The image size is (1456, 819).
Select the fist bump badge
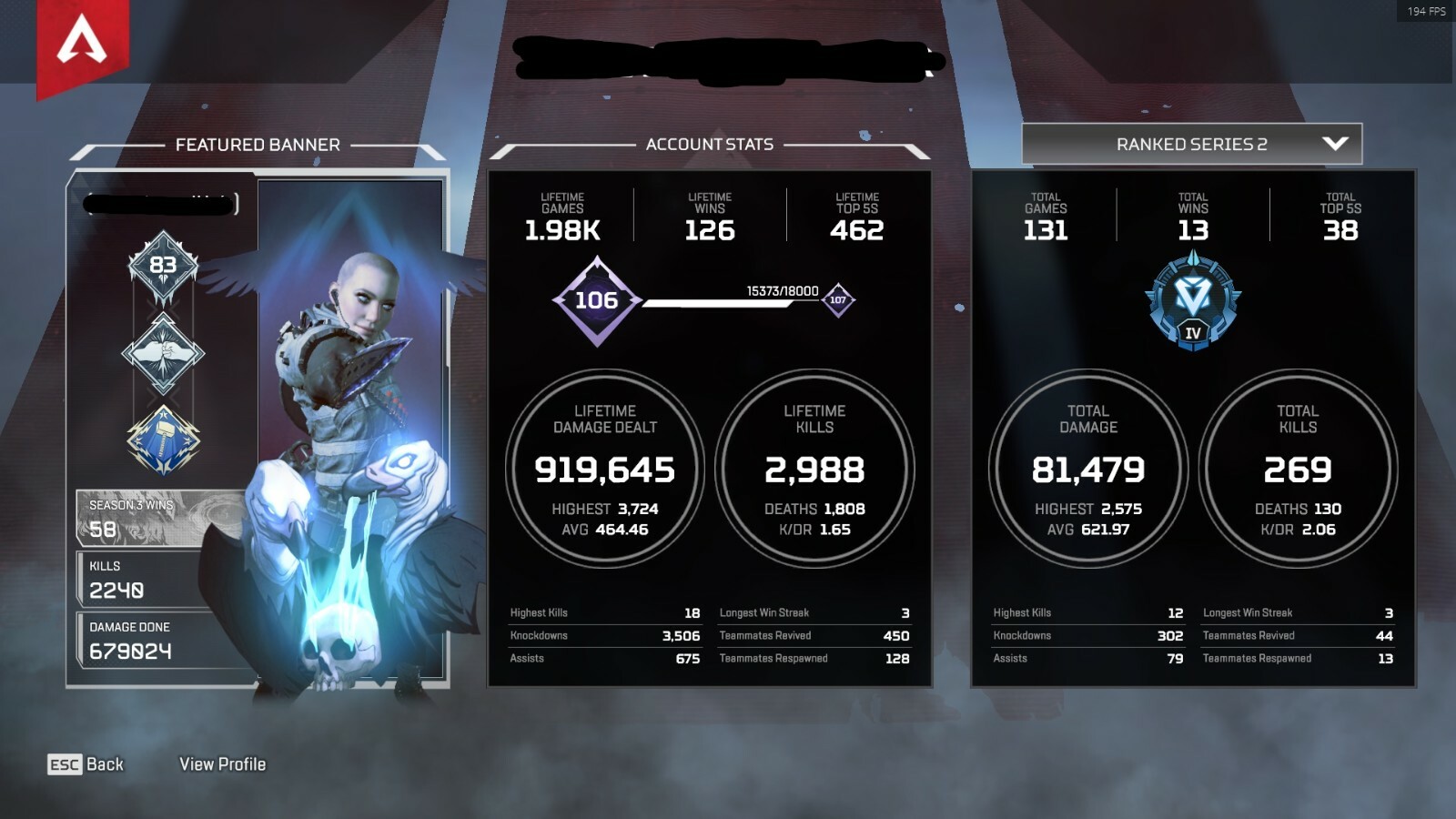(x=163, y=353)
